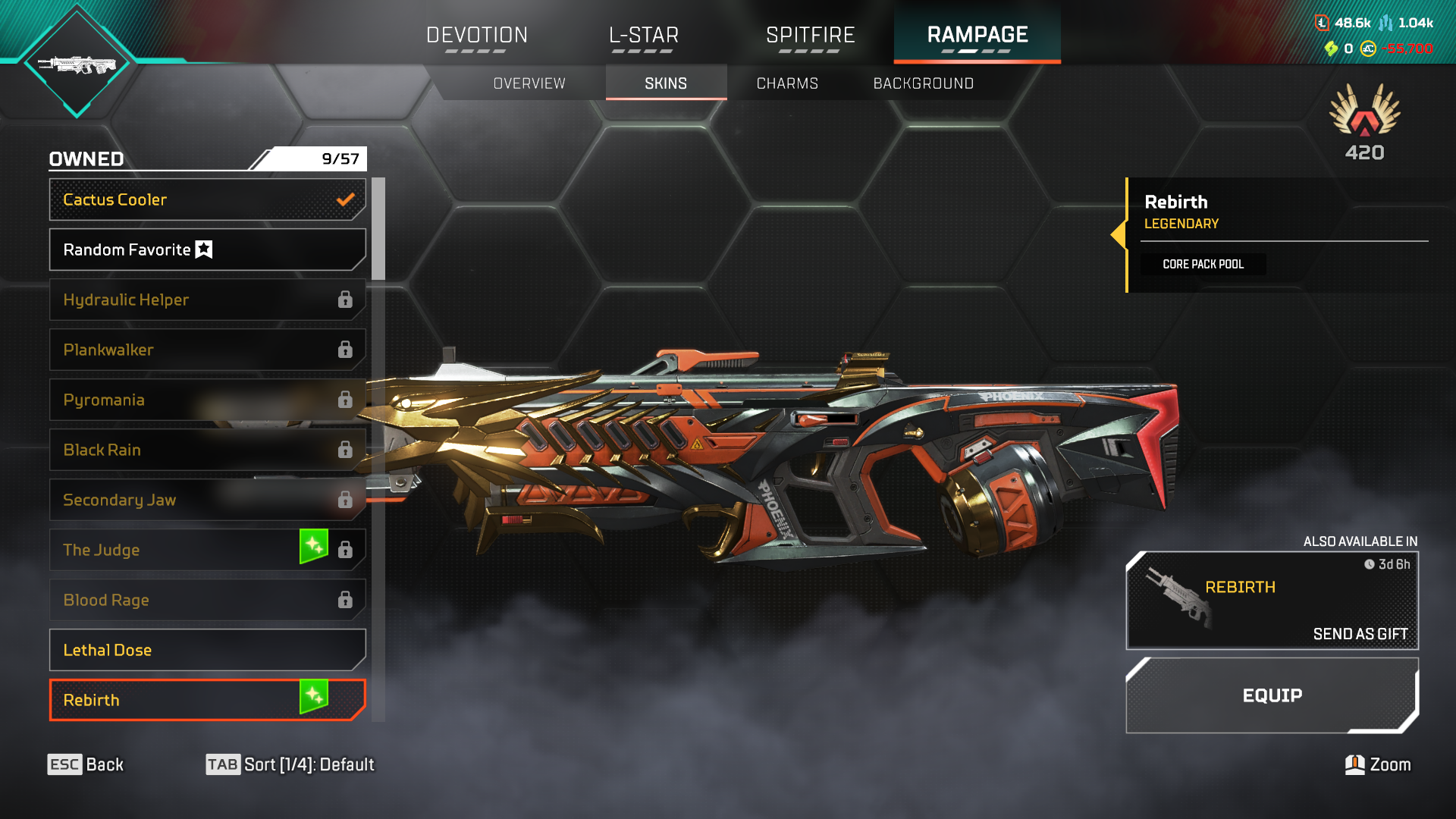Switch to the Charms sub-tab
The height and width of the screenshot is (819, 1456).
coord(787,83)
